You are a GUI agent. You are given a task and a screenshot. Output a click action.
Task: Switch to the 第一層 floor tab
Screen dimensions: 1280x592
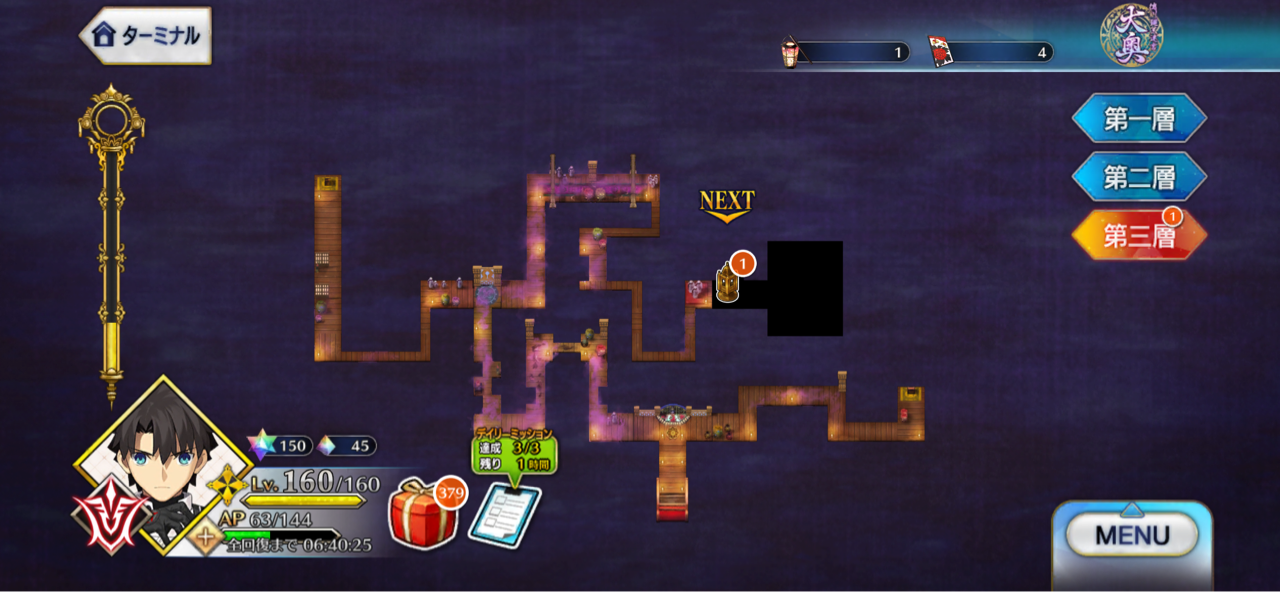1138,119
